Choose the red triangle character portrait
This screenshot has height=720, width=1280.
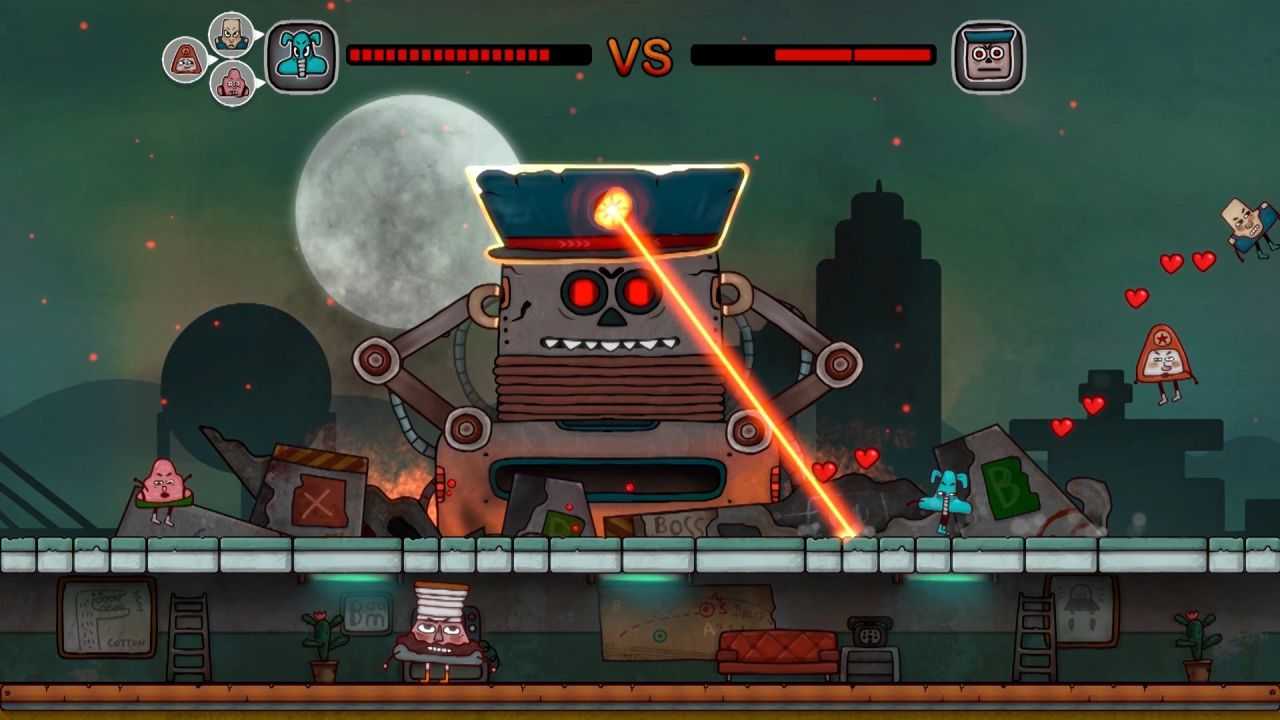pos(185,60)
